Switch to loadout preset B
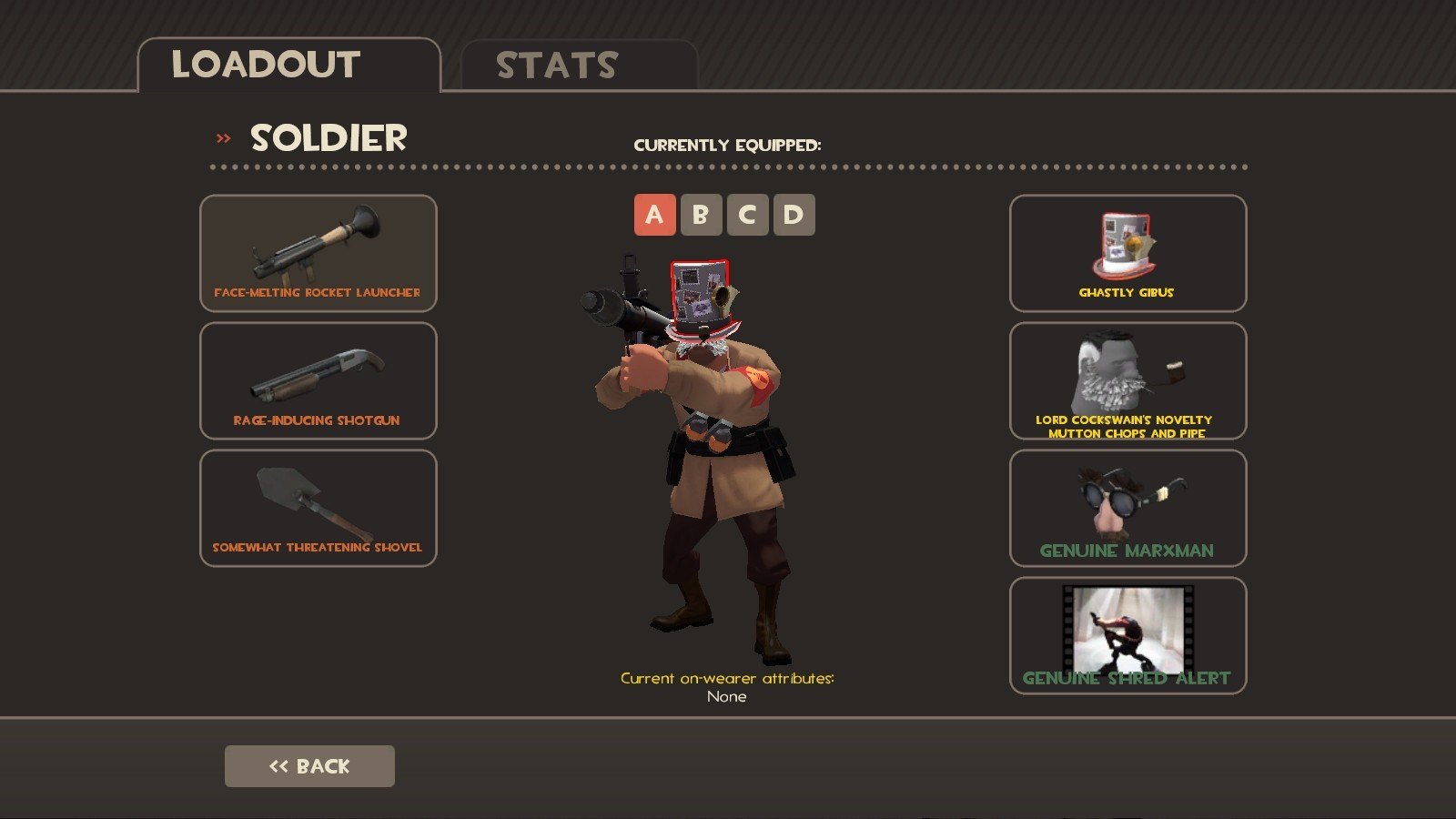1456x819 pixels. point(701,215)
